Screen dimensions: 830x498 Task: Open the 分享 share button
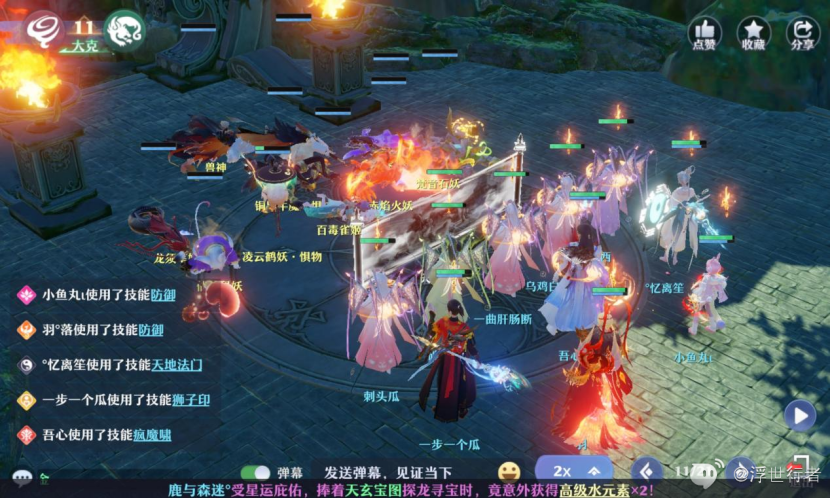tap(802, 33)
